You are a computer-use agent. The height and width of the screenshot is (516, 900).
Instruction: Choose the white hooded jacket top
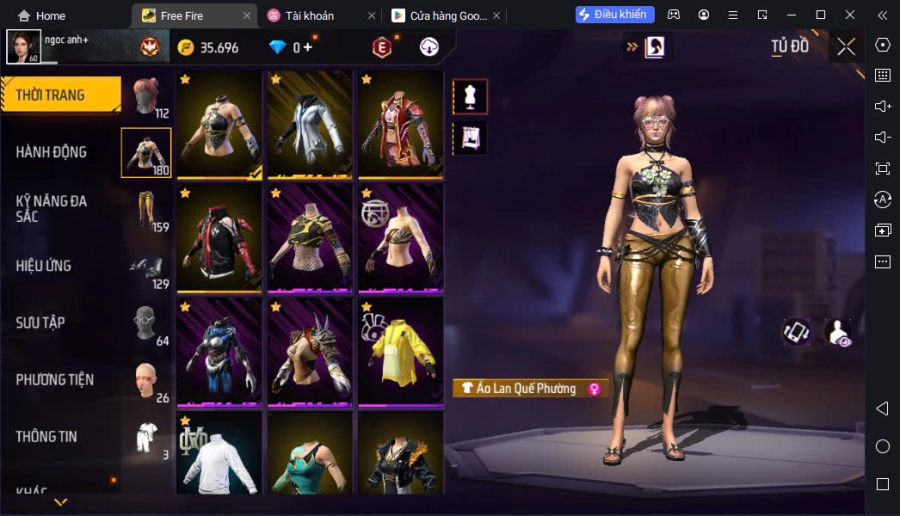click(309, 125)
